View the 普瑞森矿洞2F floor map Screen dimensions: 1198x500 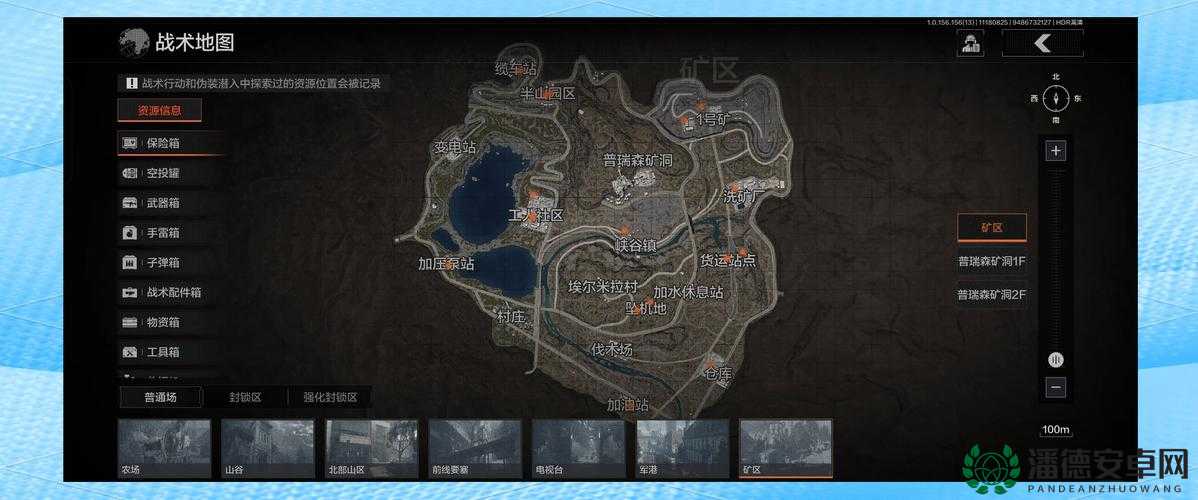click(991, 294)
